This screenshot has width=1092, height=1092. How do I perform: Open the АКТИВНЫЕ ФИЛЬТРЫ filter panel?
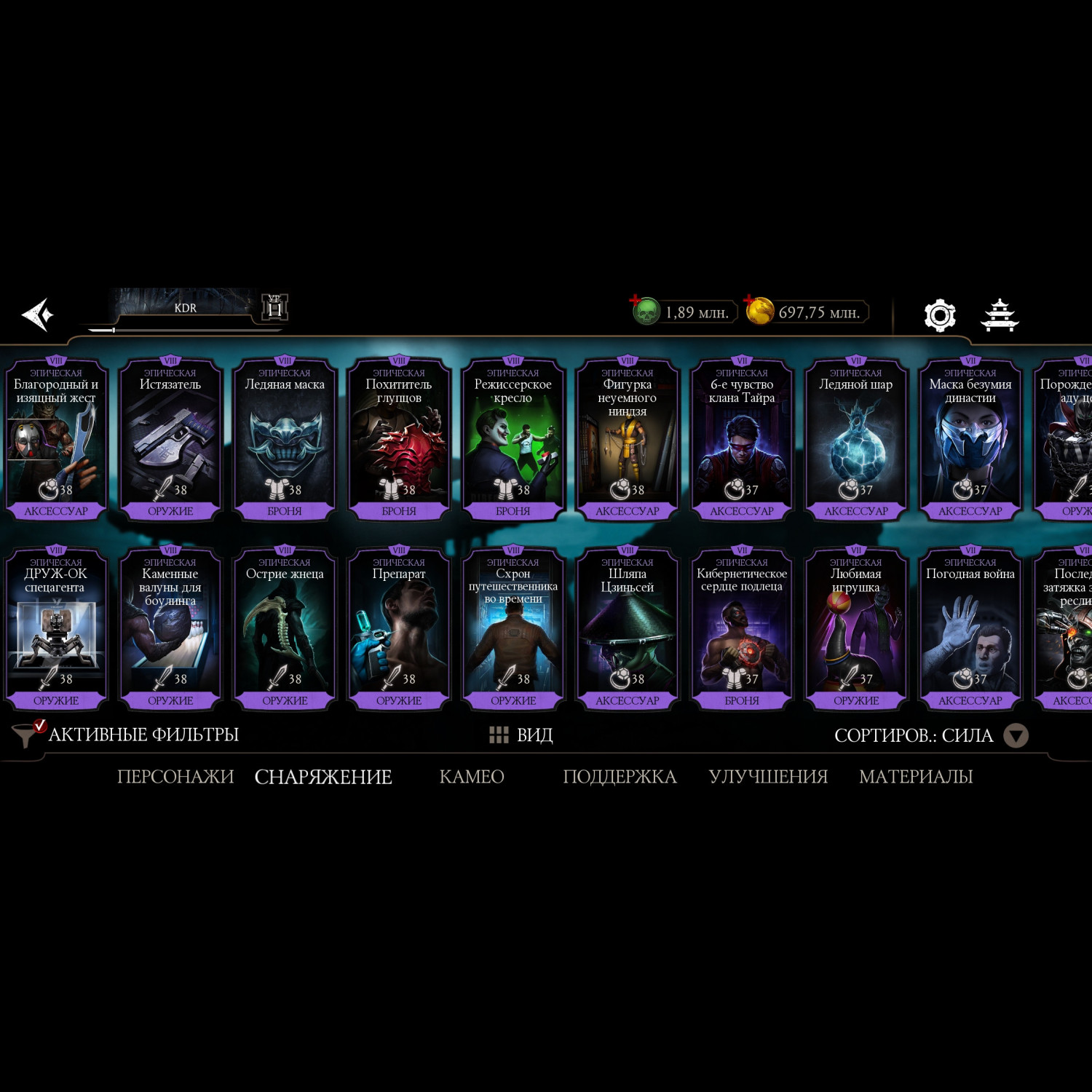(126, 735)
